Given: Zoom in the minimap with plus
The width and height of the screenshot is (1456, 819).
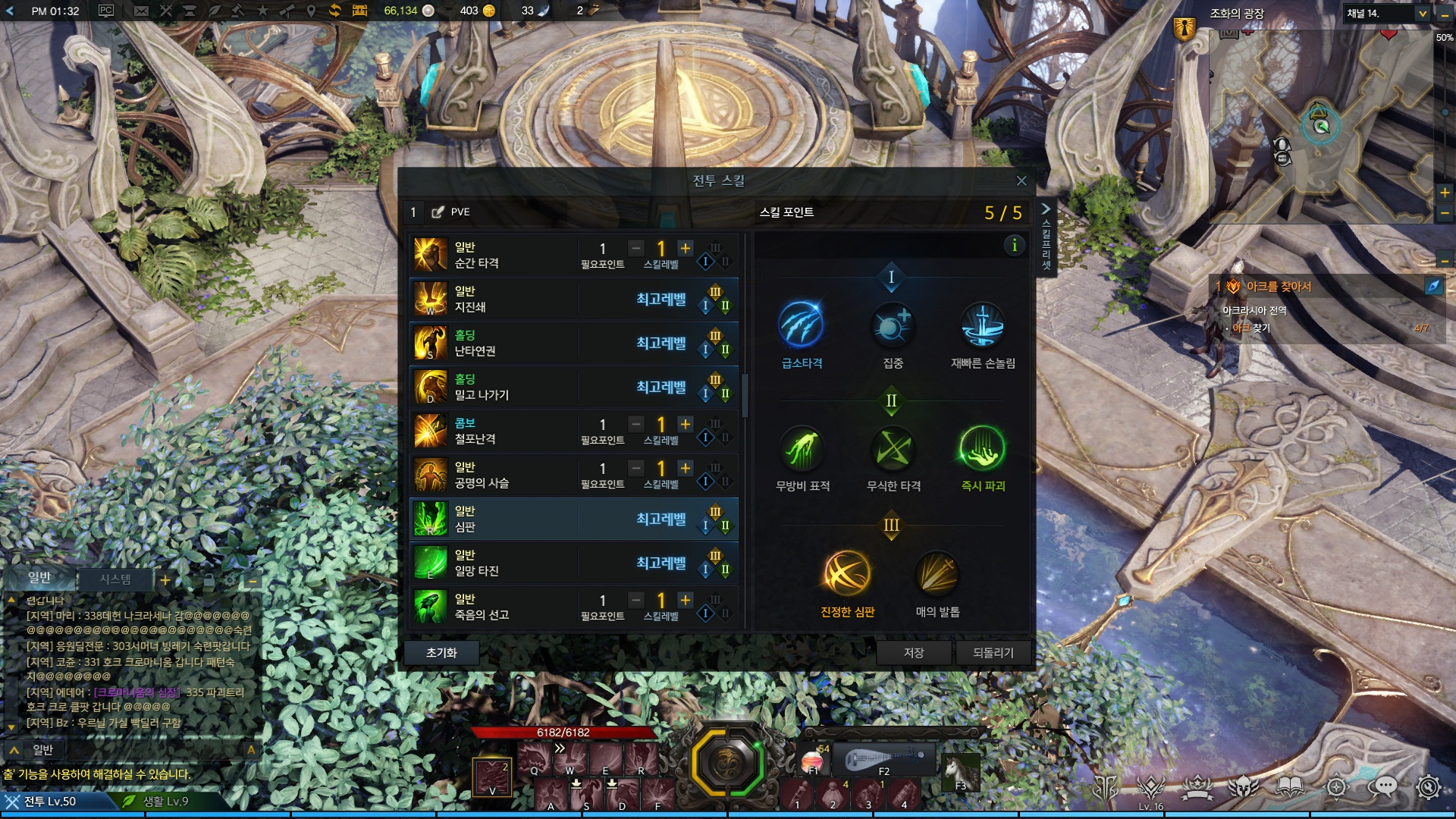Looking at the screenshot, I should (x=1445, y=193).
